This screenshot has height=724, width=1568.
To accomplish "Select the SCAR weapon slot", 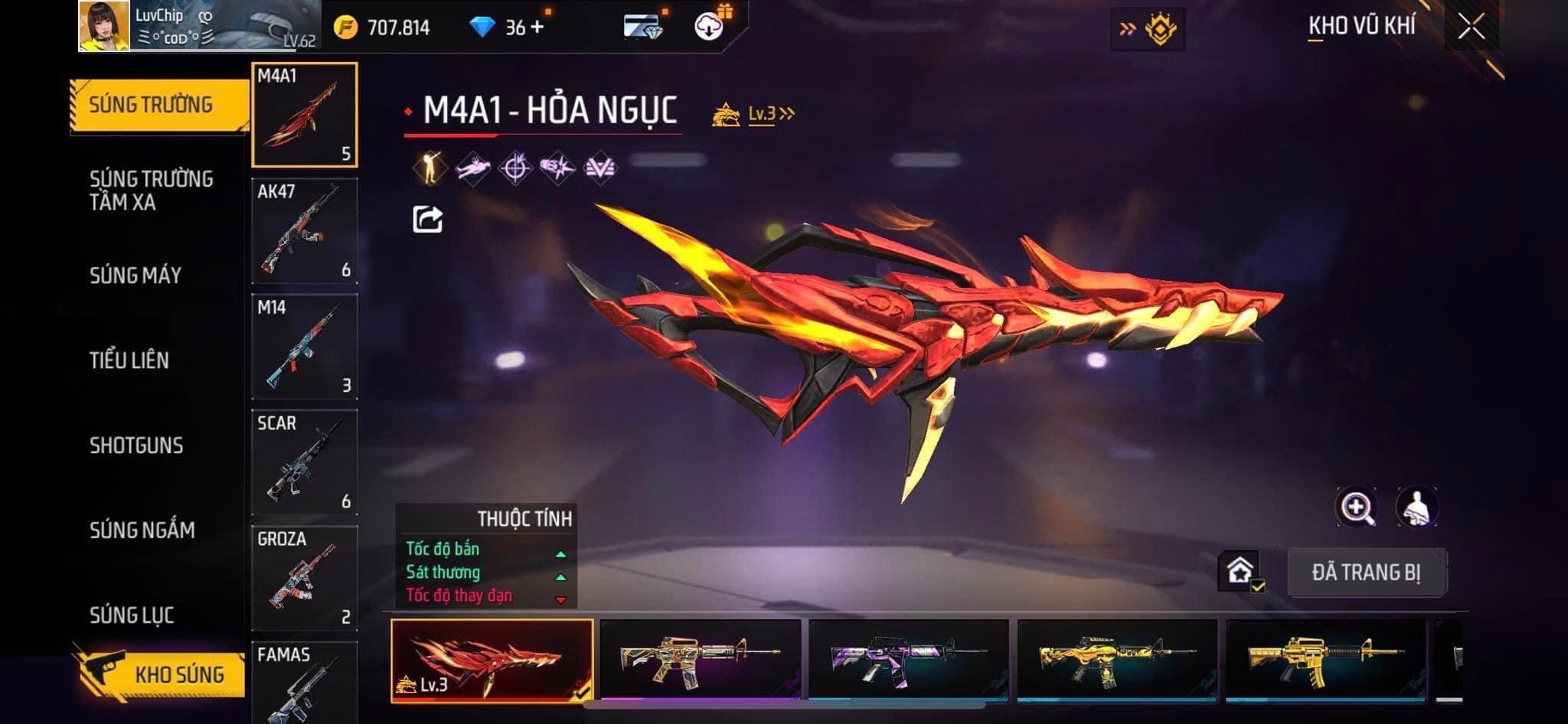I will [x=305, y=462].
